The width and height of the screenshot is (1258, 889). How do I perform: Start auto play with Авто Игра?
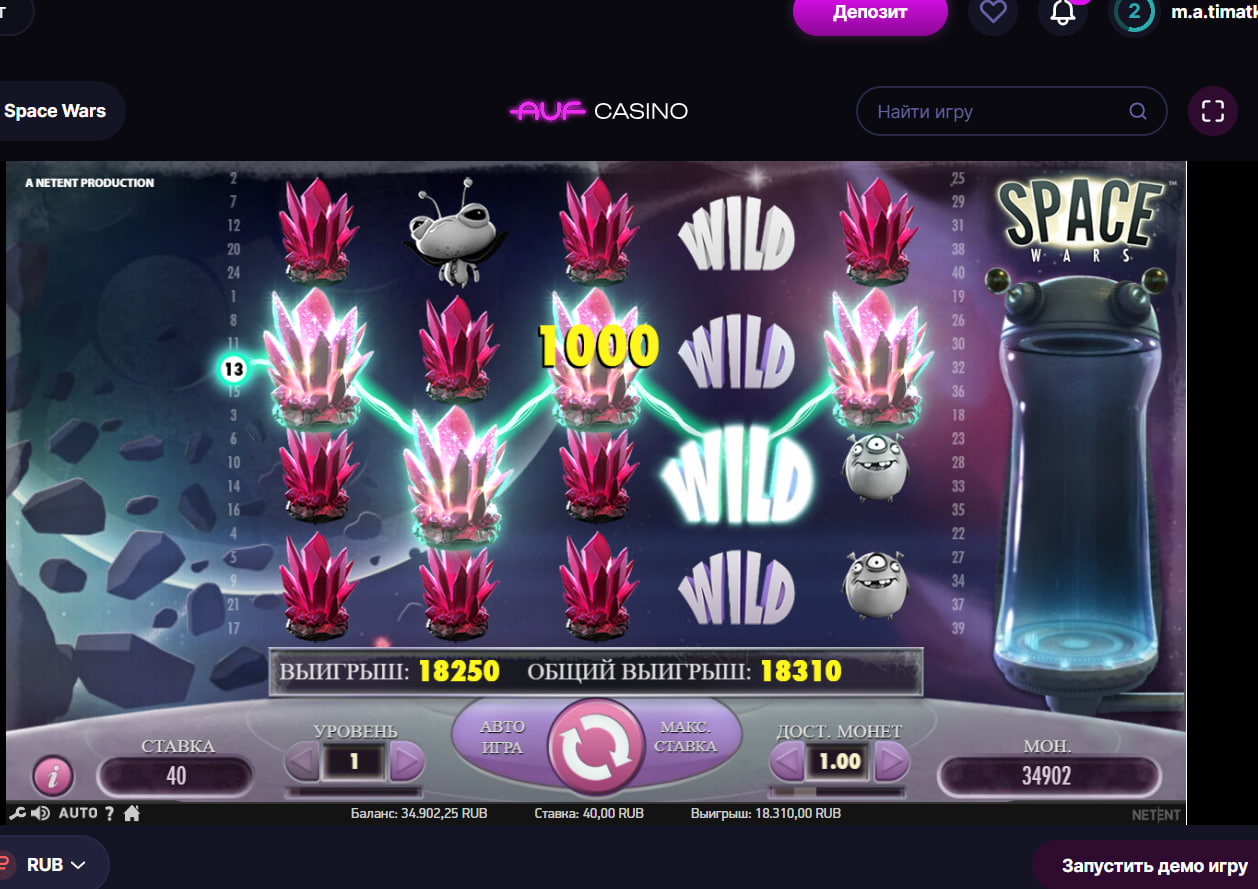click(x=502, y=736)
